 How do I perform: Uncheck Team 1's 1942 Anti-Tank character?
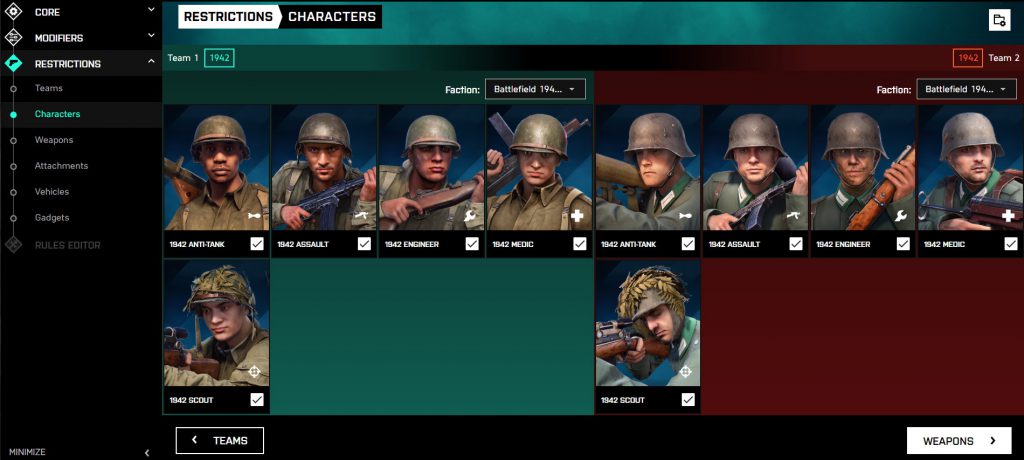pyautogui.click(x=257, y=244)
